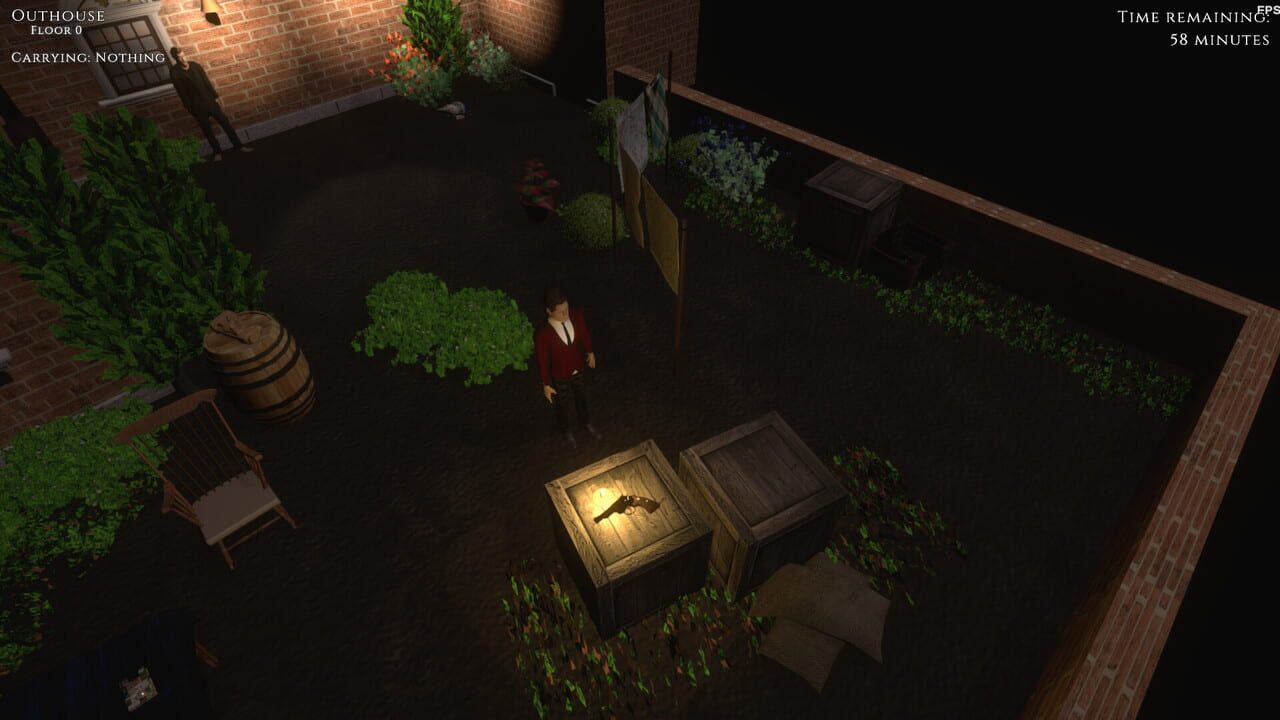Select the Floor 0 label
The height and width of the screenshot is (720, 1280).
55,30
